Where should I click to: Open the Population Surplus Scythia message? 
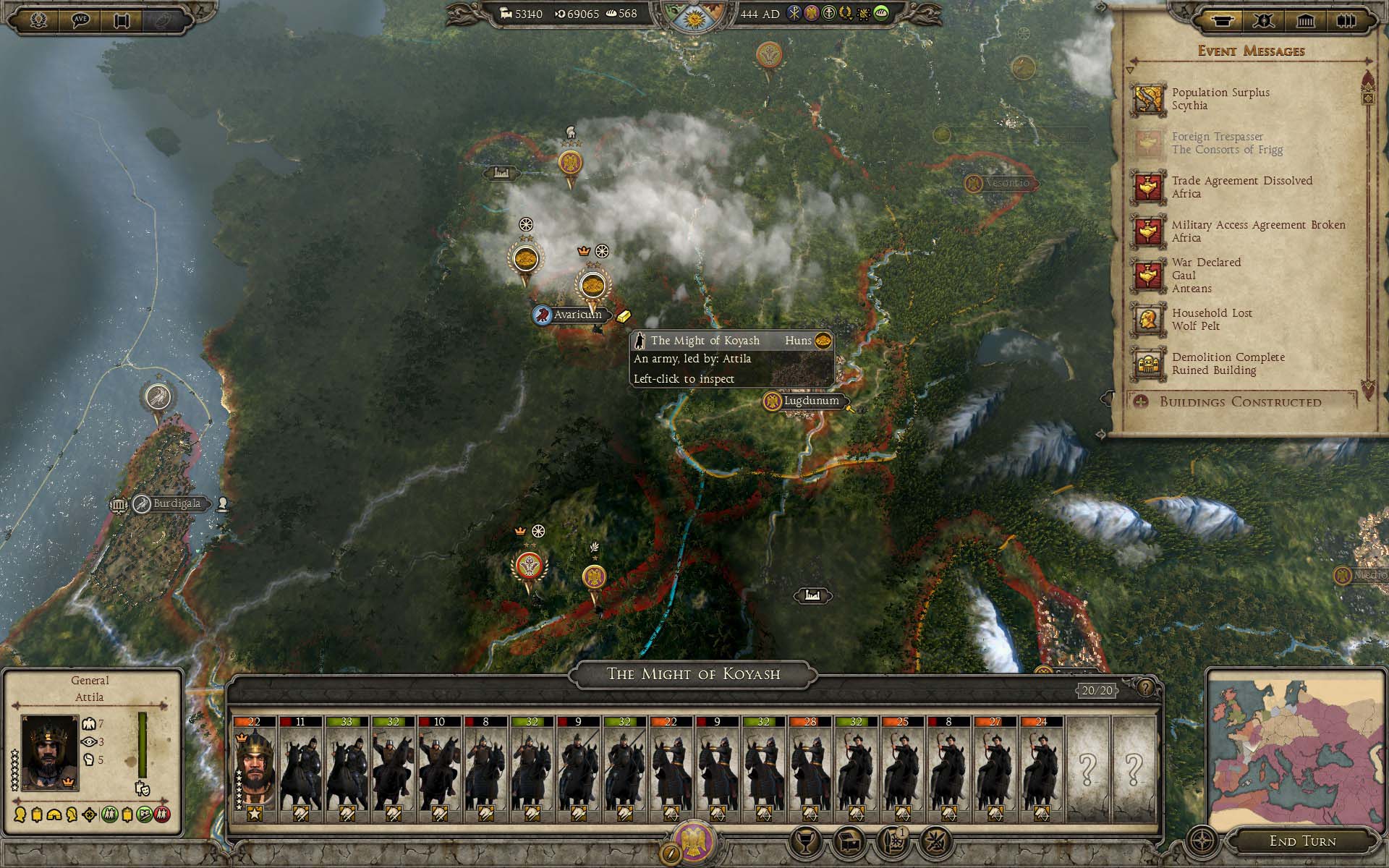[x=1220, y=99]
